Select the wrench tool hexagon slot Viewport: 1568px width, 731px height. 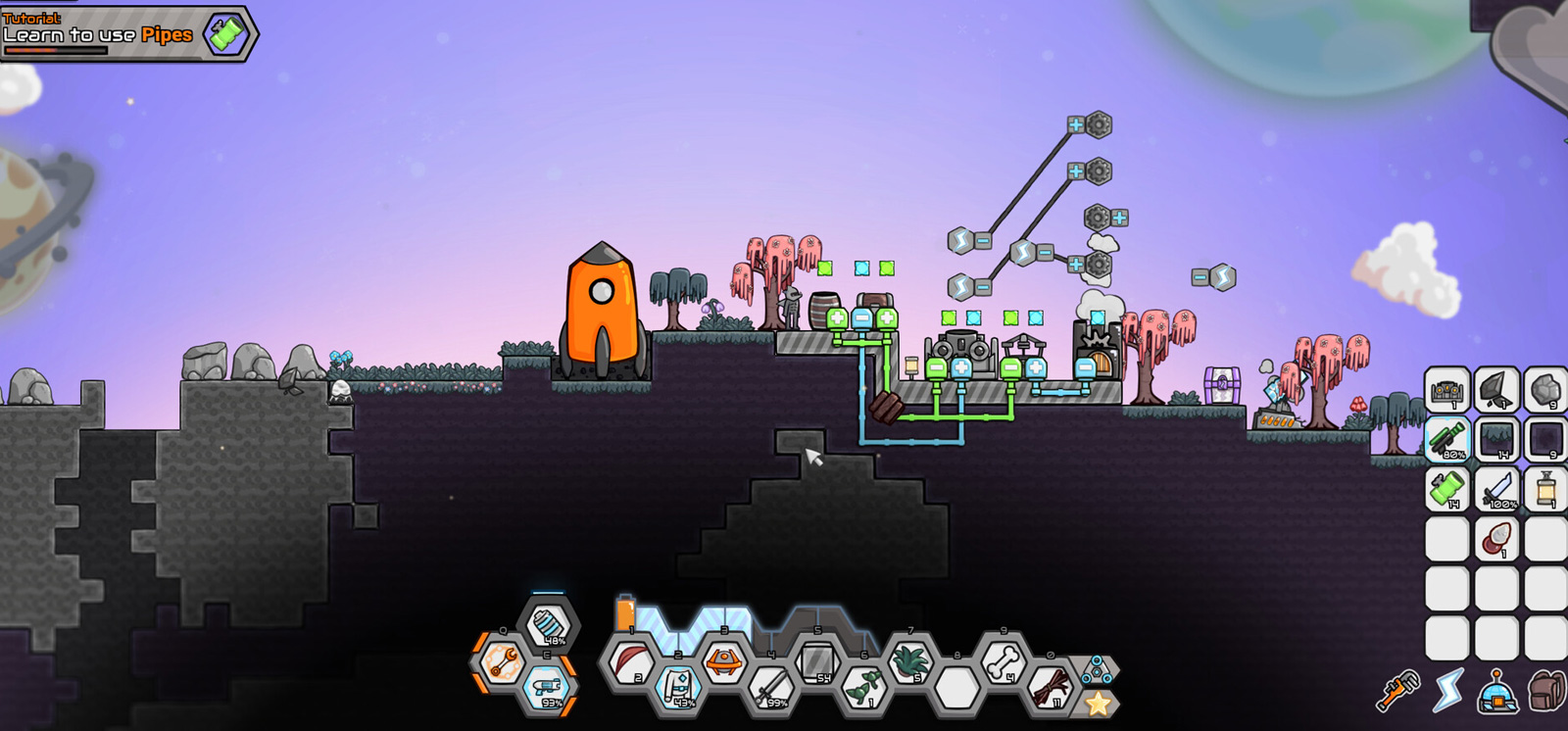click(x=502, y=661)
